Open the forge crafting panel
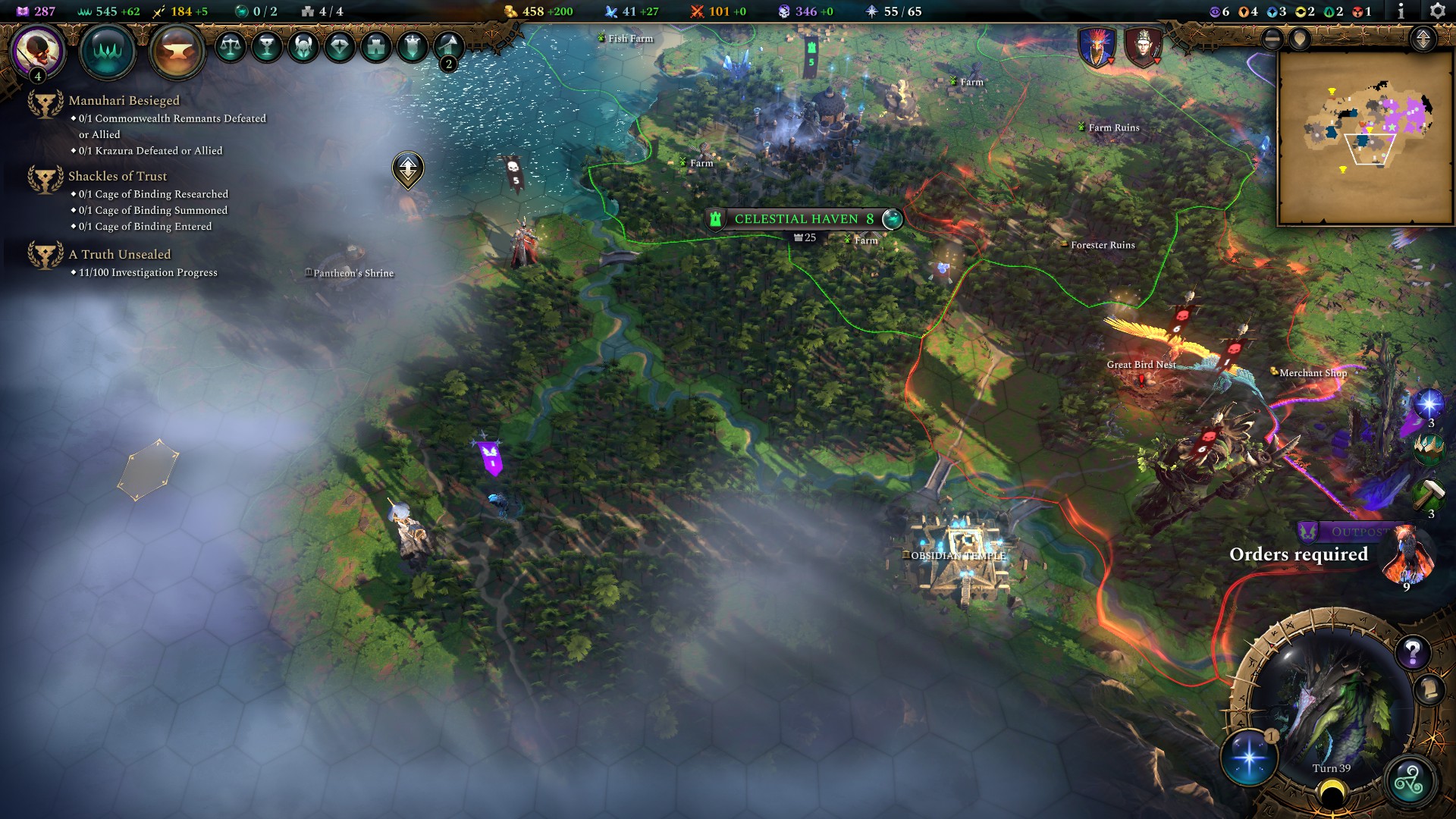The width and height of the screenshot is (1456, 819). (x=177, y=49)
